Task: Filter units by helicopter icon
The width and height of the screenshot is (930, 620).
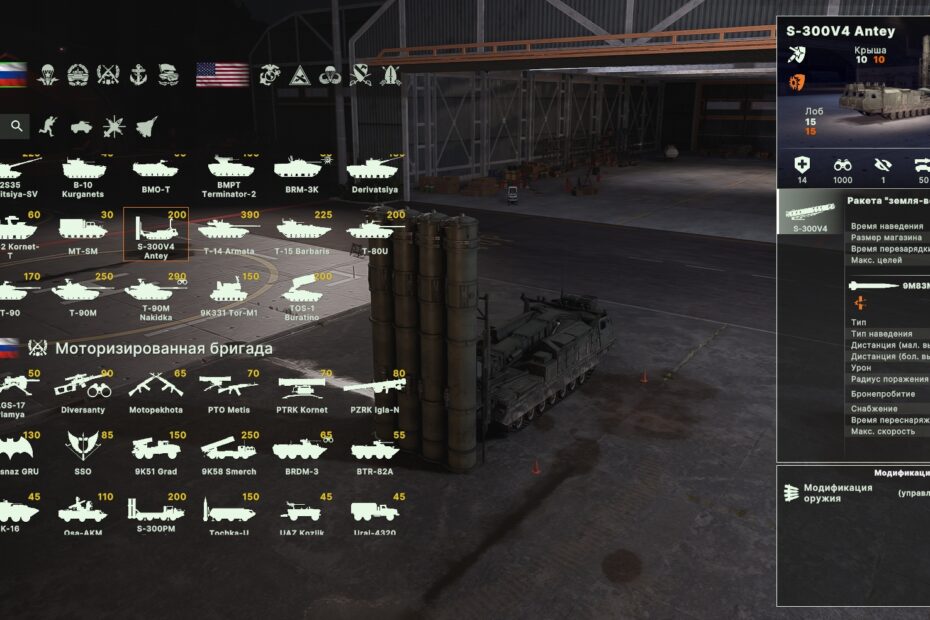Action: click(114, 126)
